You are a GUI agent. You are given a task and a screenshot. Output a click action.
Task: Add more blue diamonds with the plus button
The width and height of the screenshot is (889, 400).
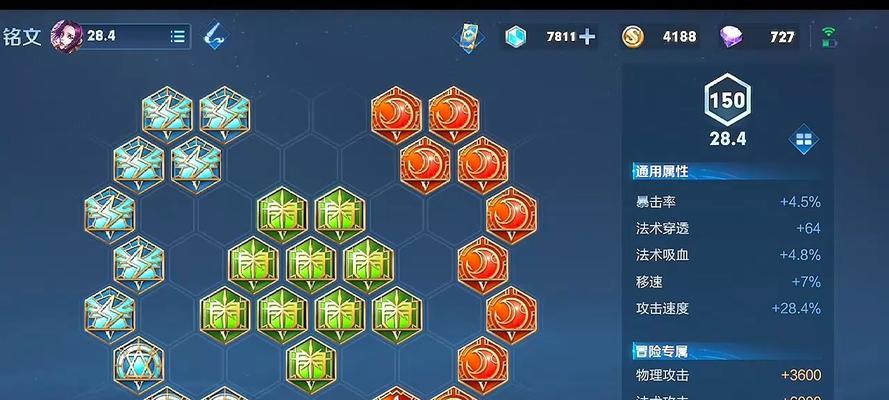[588, 37]
